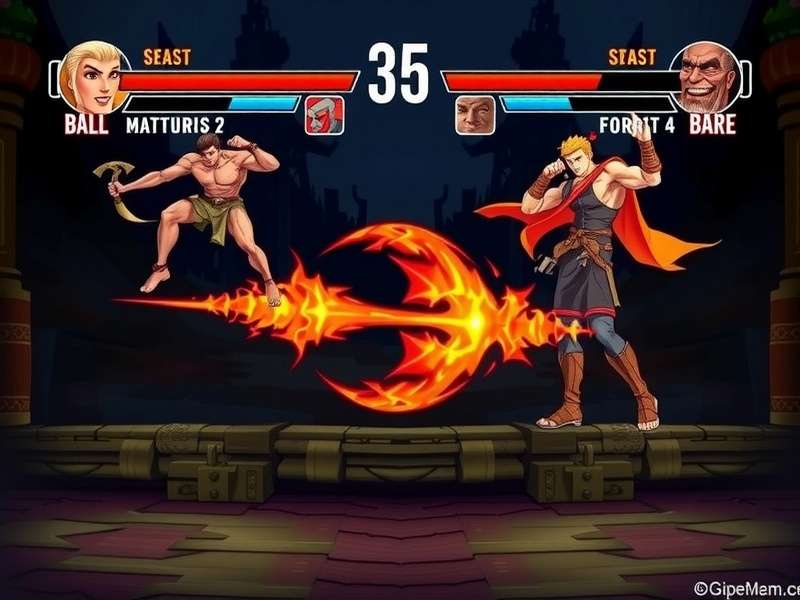
Task: Click the bald bearded fighter portrait
Action: tap(705, 77)
